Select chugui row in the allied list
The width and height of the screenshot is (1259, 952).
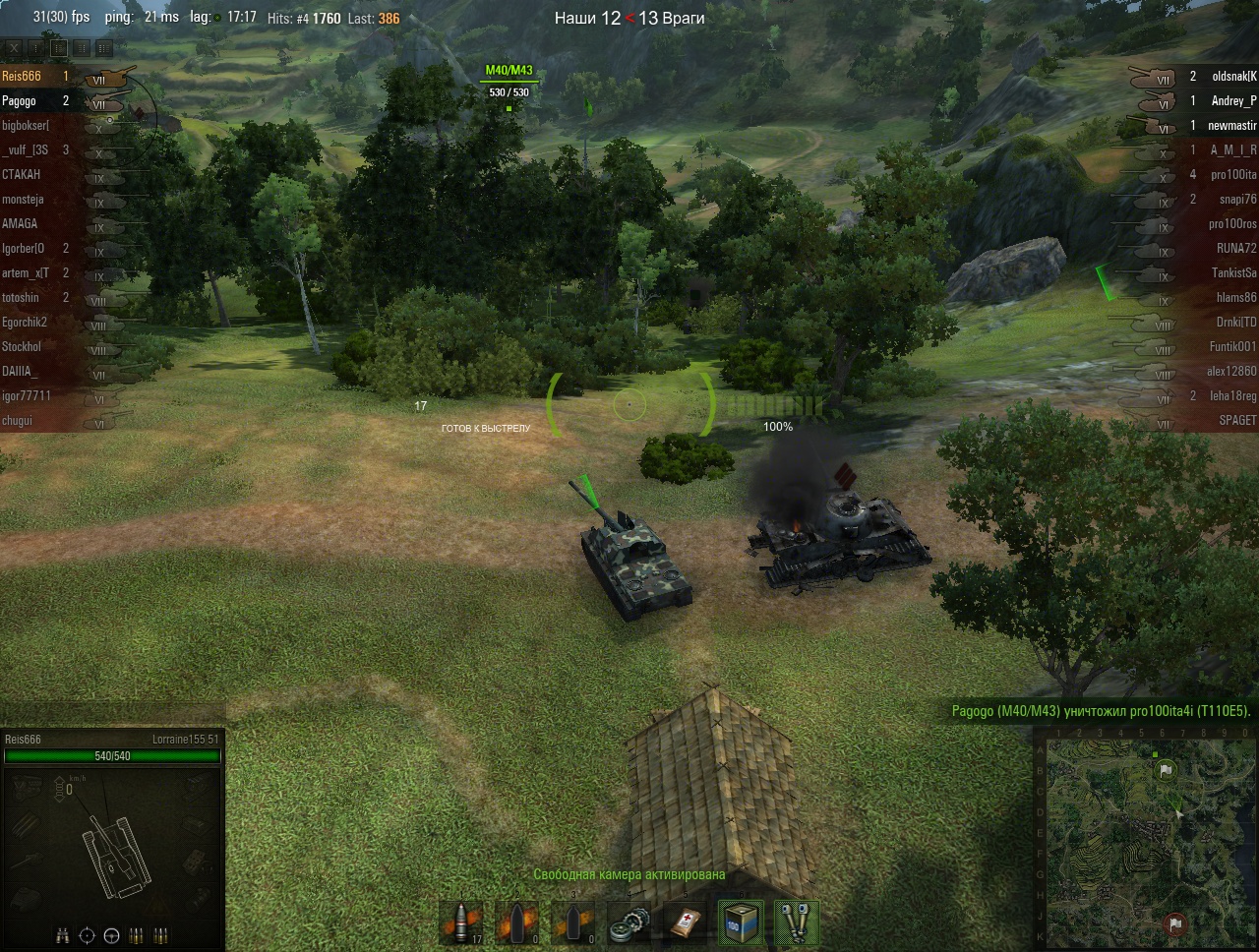(39, 420)
